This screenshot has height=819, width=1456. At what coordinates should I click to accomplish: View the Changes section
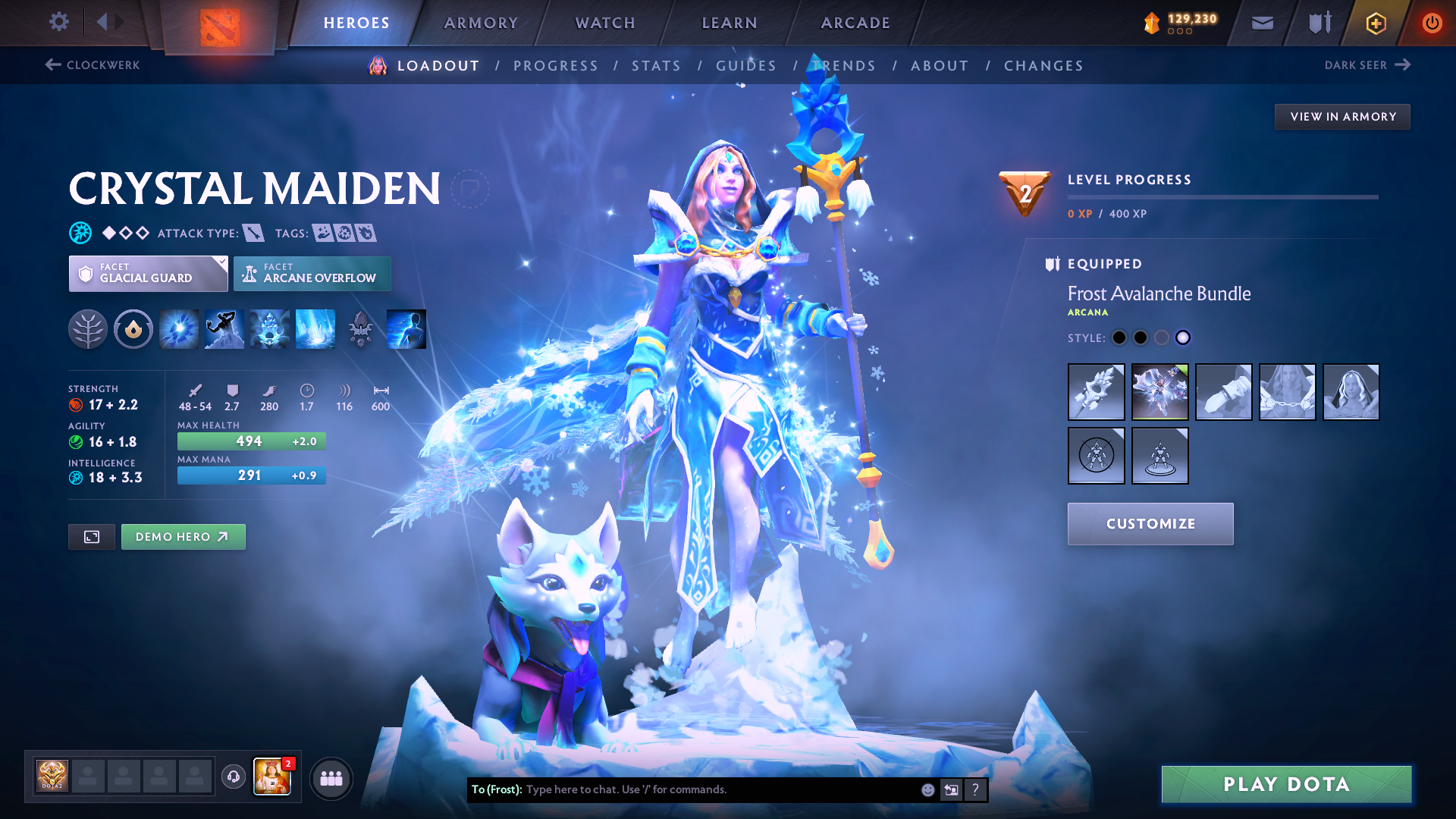click(1043, 66)
